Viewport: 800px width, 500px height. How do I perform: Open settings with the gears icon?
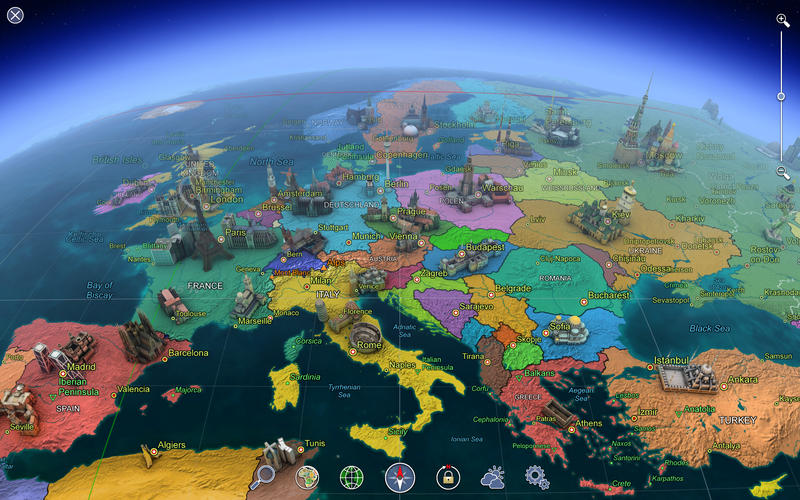[x=537, y=477]
